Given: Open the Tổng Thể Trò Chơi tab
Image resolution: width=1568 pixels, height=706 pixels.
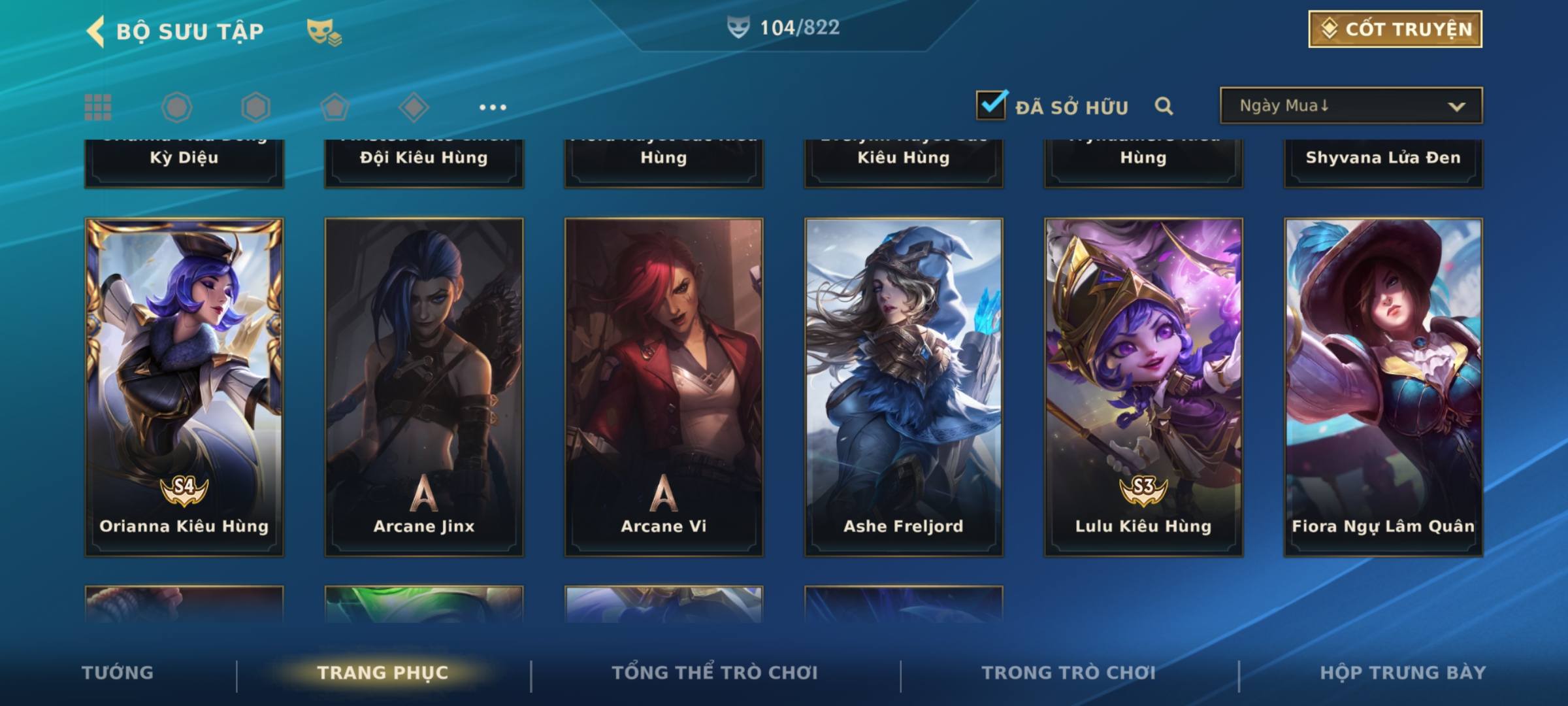Looking at the screenshot, I should pos(715,673).
